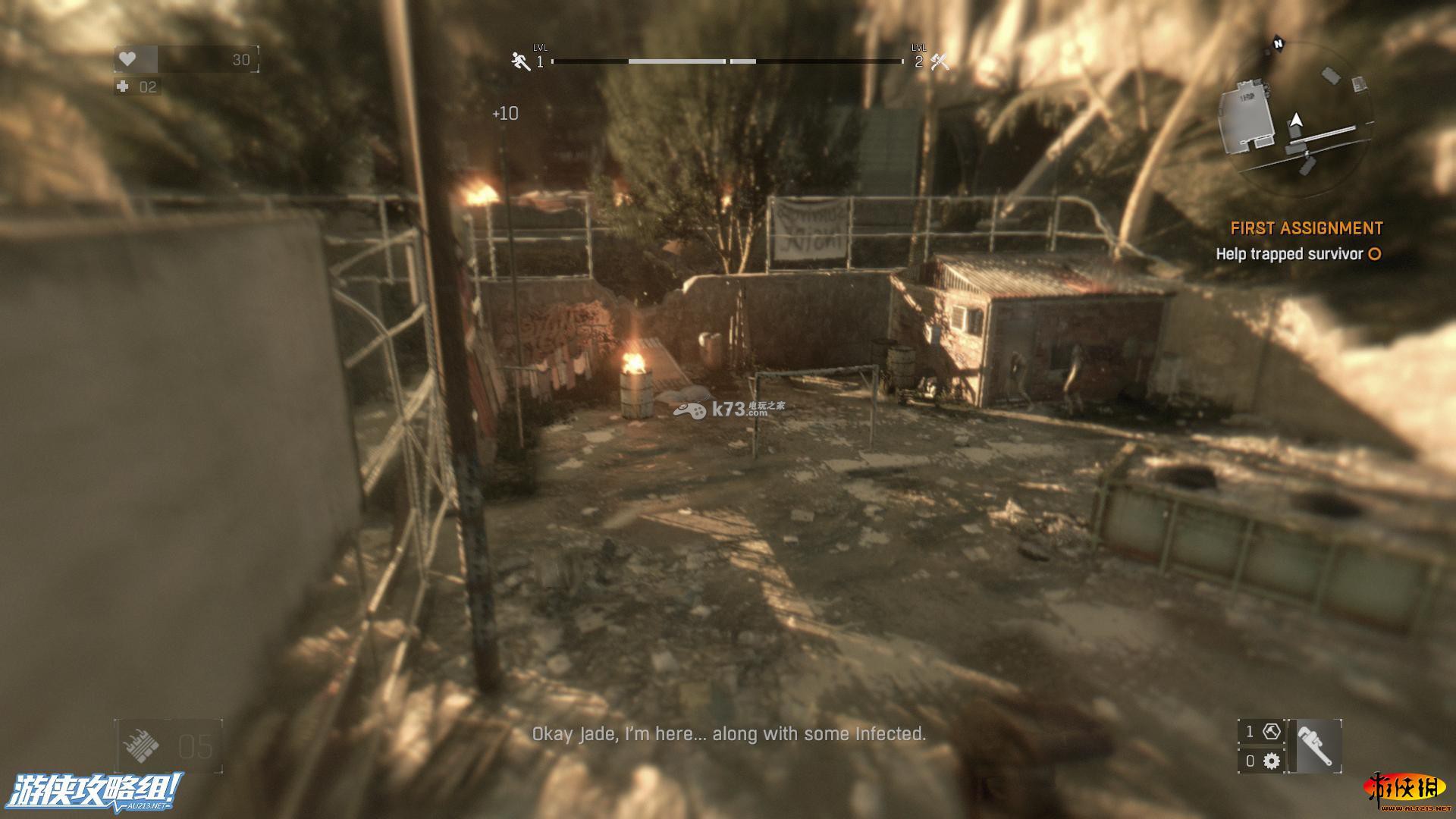This screenshot has width=1456, height=819.
Task: Open the First Assignment quest tracker
Action: click(x=1306, y=228)
